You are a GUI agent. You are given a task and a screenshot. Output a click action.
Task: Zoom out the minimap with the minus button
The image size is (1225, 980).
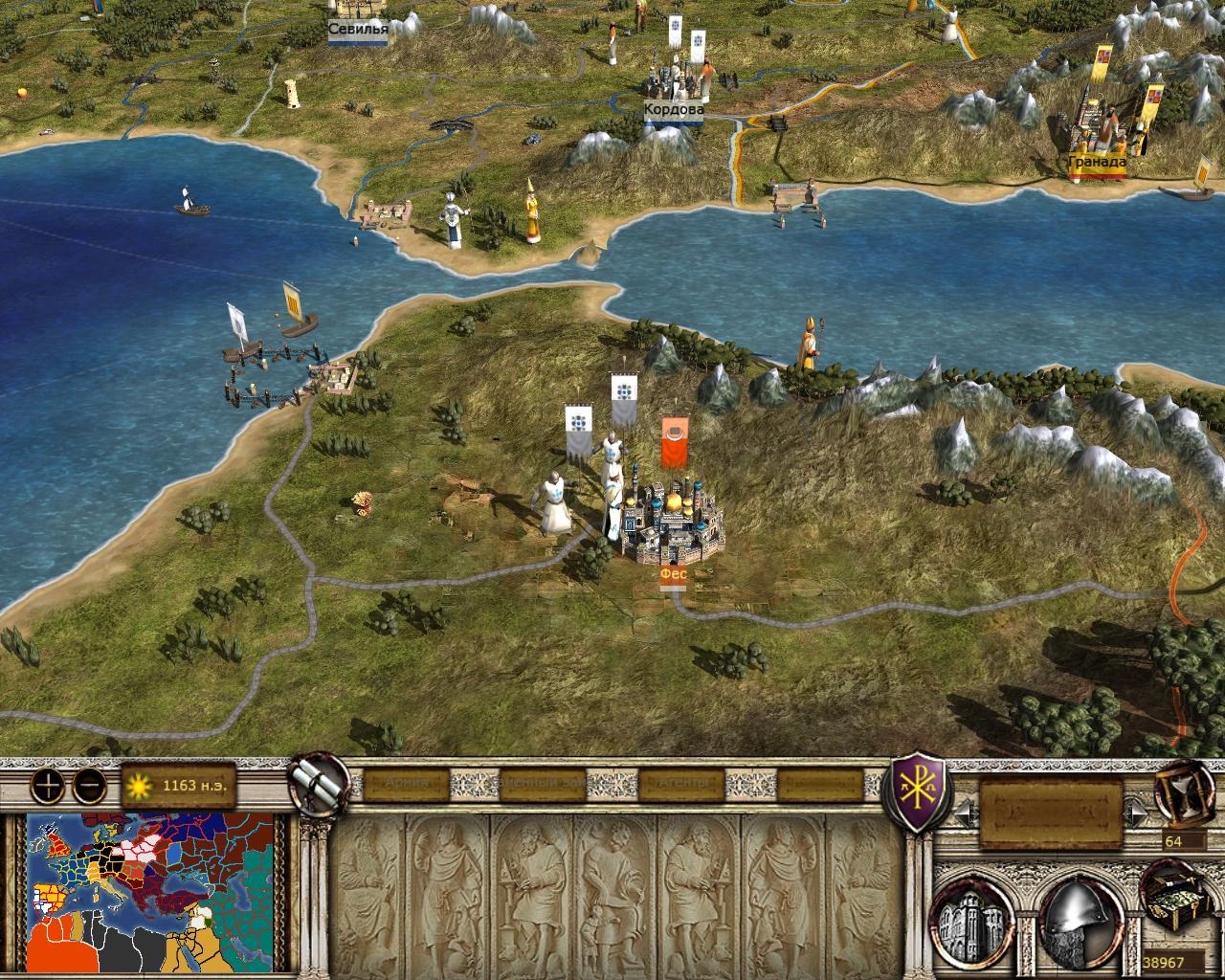coord(89,786)
